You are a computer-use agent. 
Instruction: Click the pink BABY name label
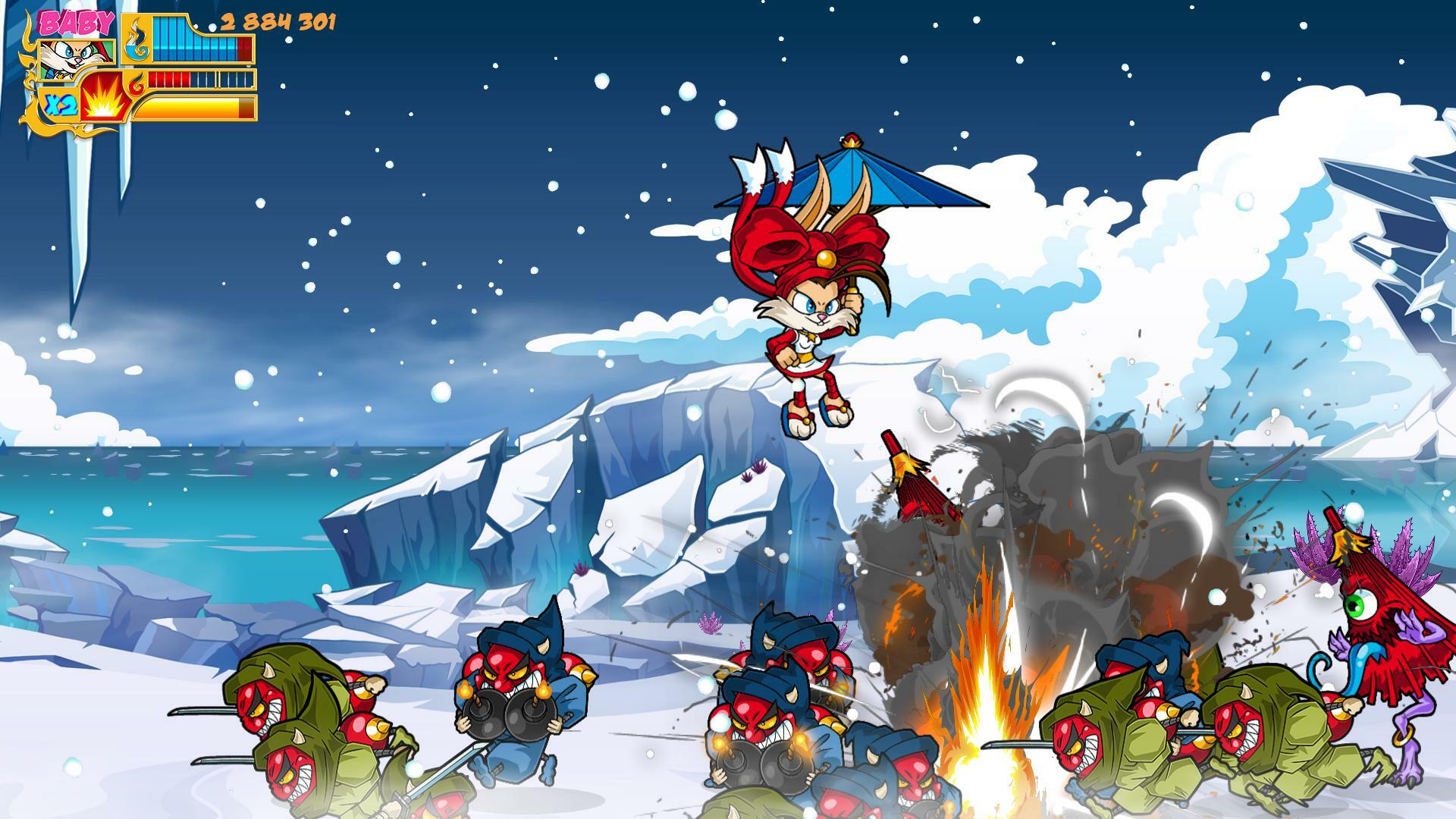[75, 23]
